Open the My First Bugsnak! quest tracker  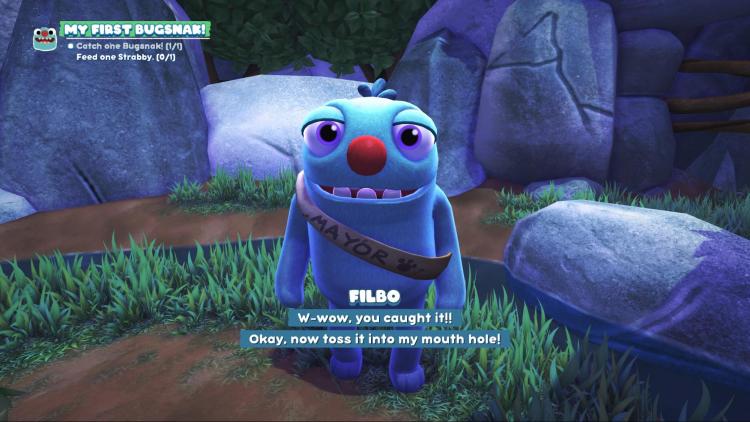(x=134, y=29)
